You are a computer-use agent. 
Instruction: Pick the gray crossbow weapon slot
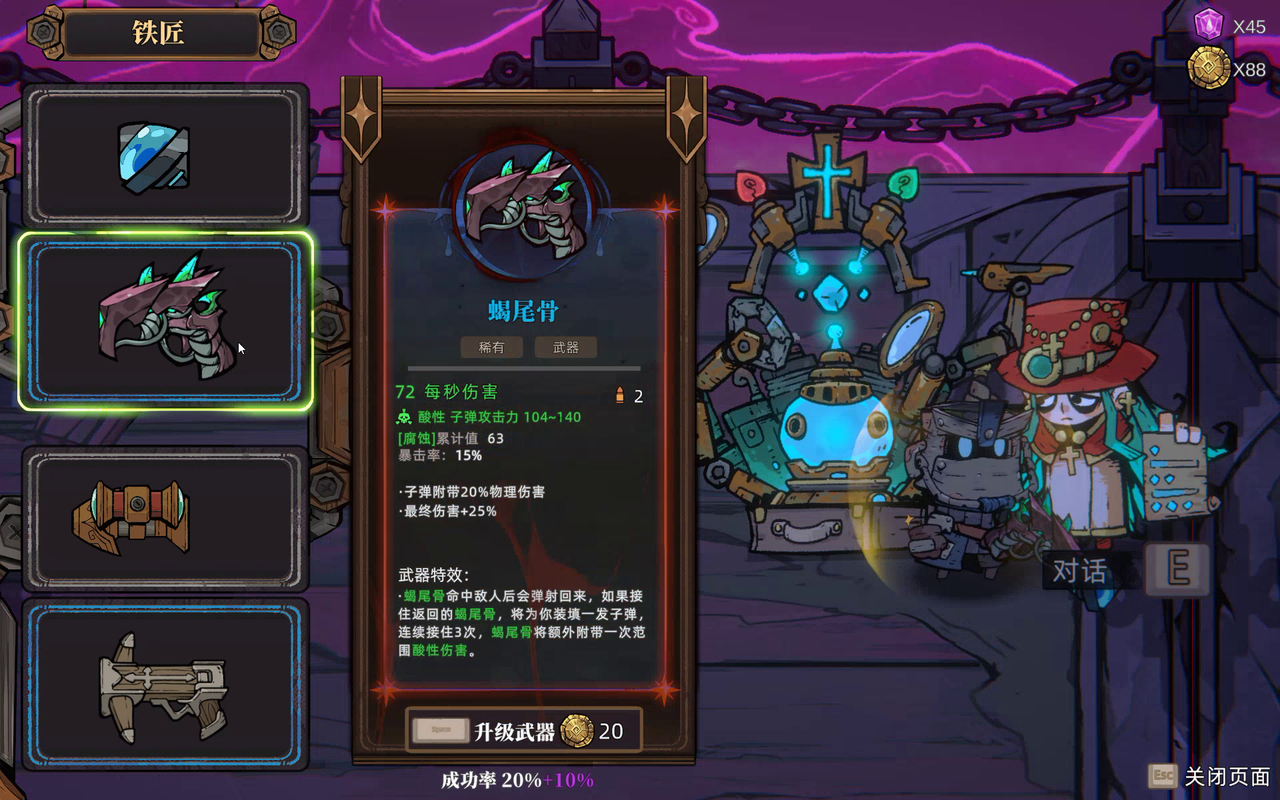(165, 684)
